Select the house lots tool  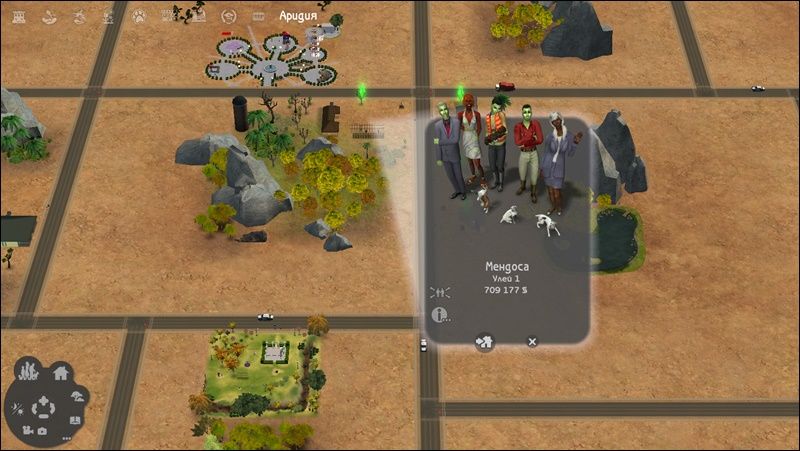point(60,373)
